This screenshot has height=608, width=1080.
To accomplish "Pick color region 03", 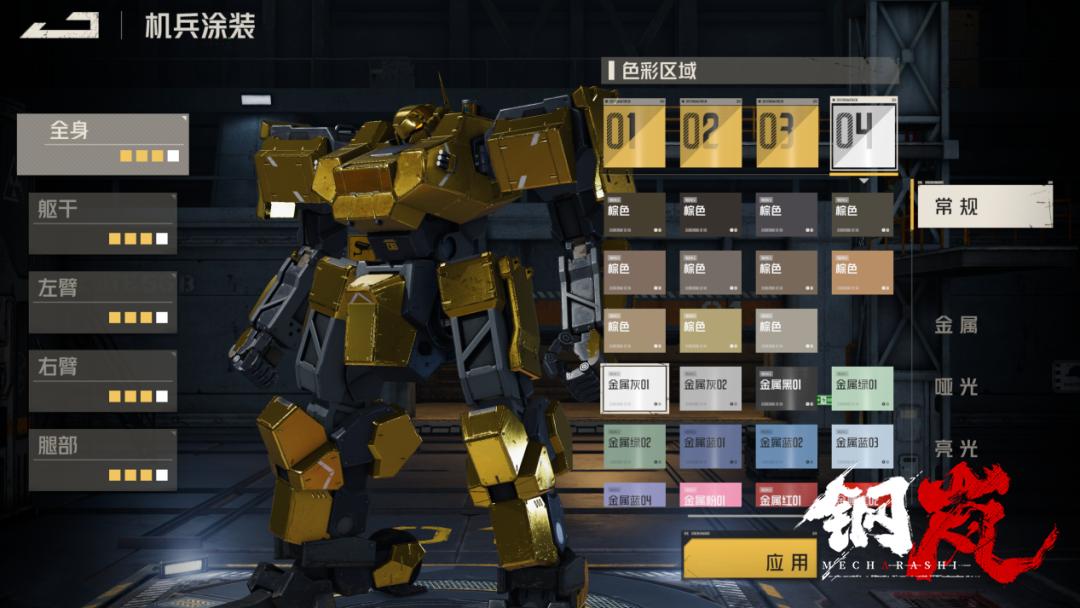I will pyautogui.click(x=787, y=133).
